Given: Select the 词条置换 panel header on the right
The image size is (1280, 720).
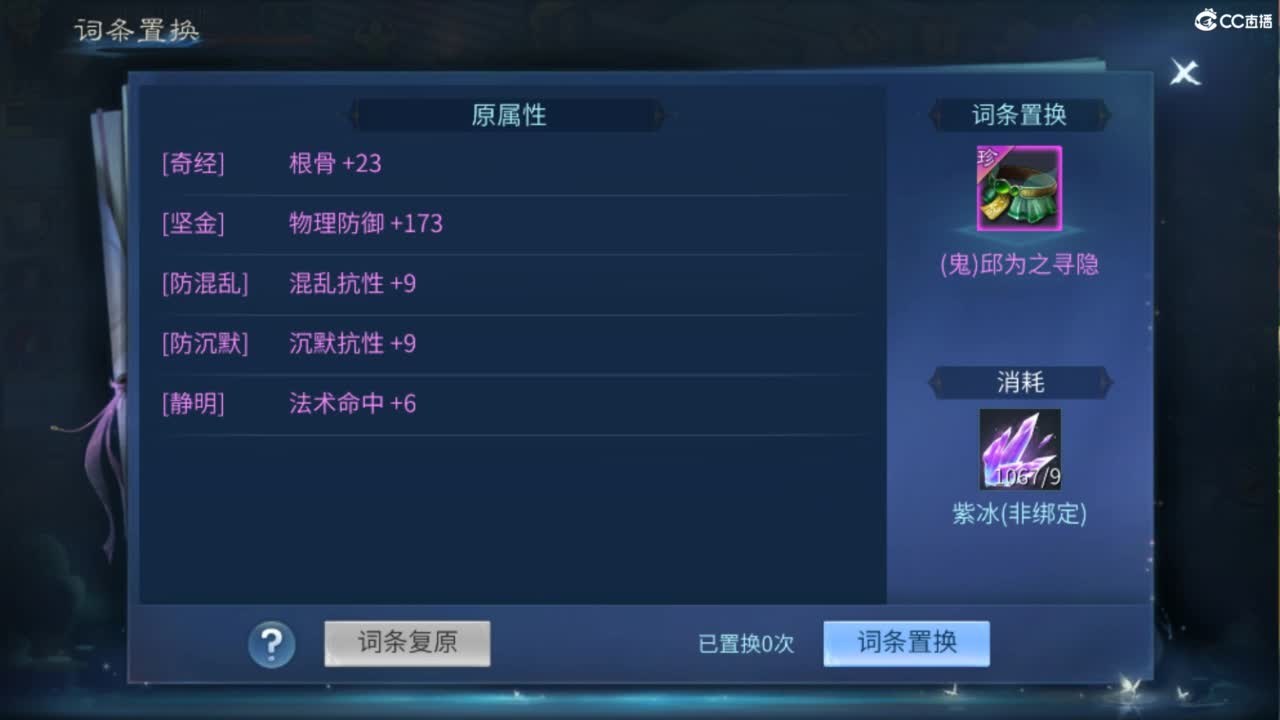Looking at the screenshot, I should pyautogui.click(x=1019, y=115).
